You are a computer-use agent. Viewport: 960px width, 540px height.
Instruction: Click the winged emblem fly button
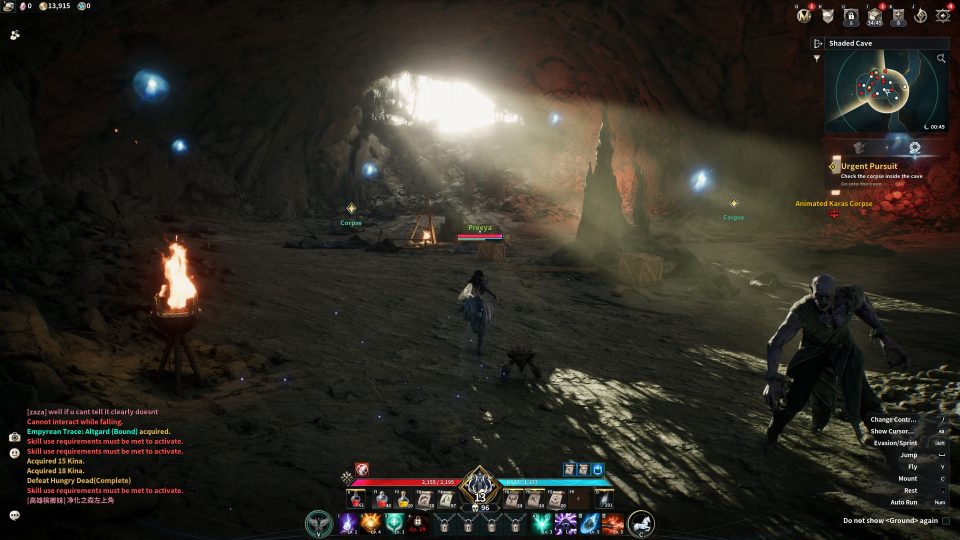pos(320,523)
